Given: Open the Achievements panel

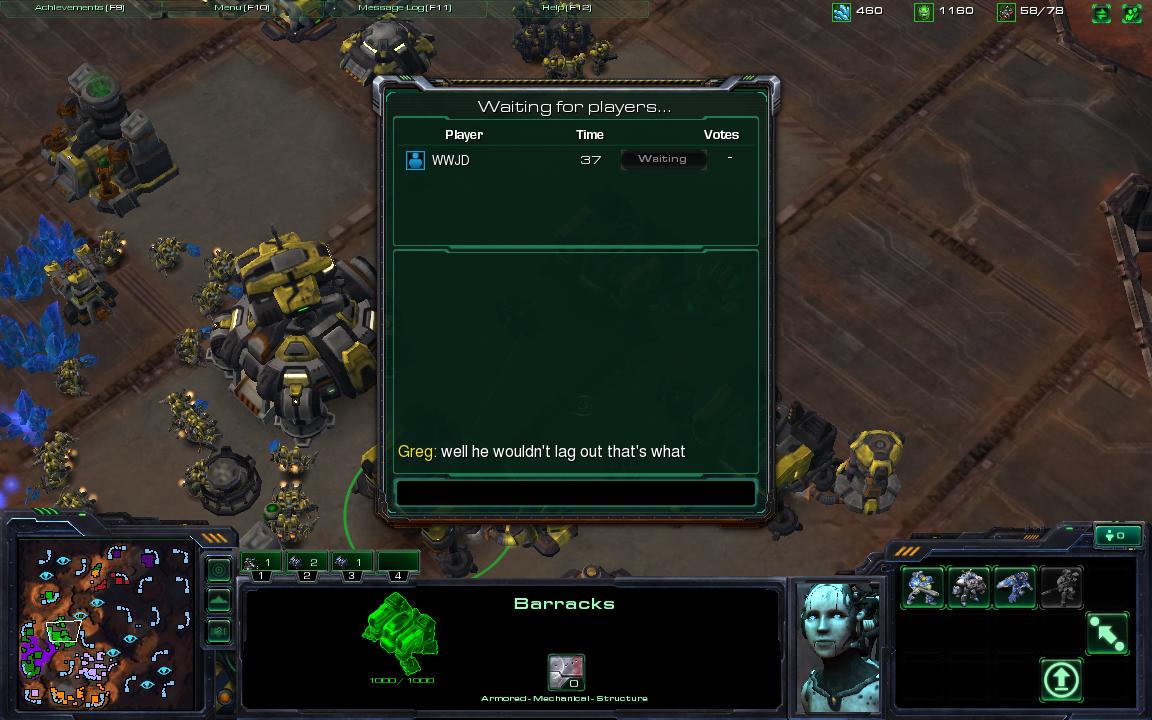Looking at the screenshot, I should point(78,8).
